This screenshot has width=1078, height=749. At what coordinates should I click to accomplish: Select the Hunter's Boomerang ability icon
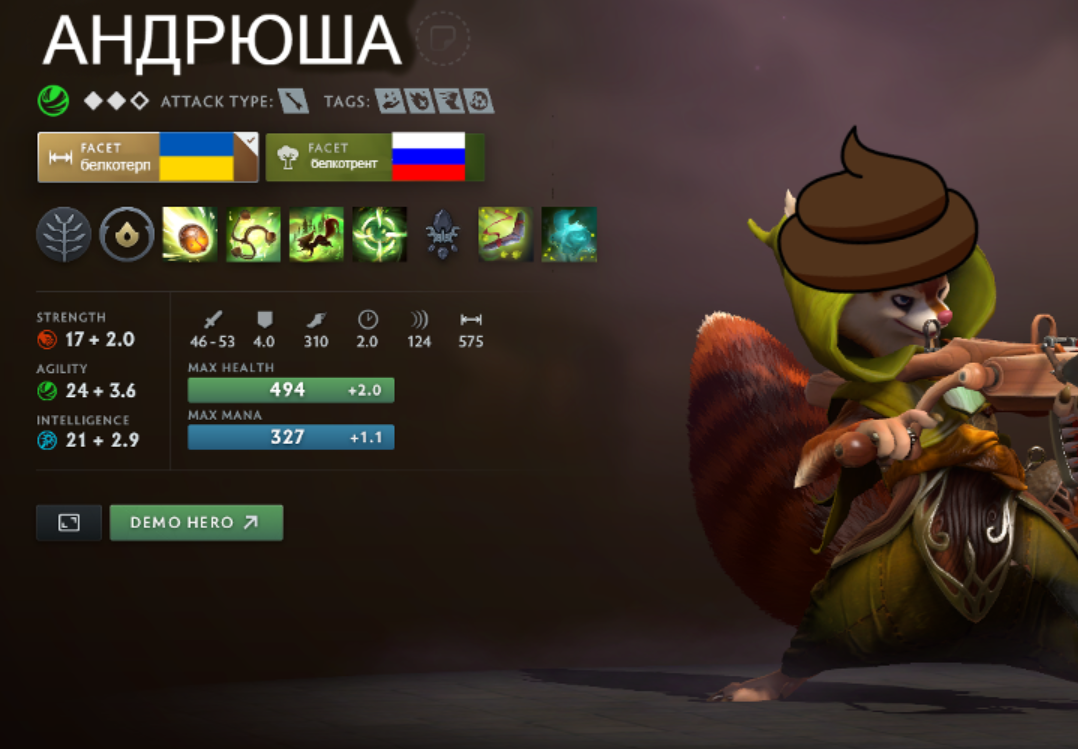pyautogui.click(x=506, y=235)
